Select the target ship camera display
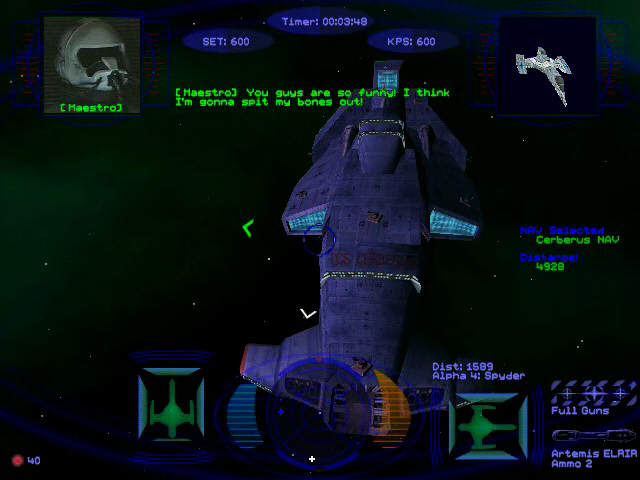This screenshot has width=640, height=480. pyautogui.click(x=546, y=62)
